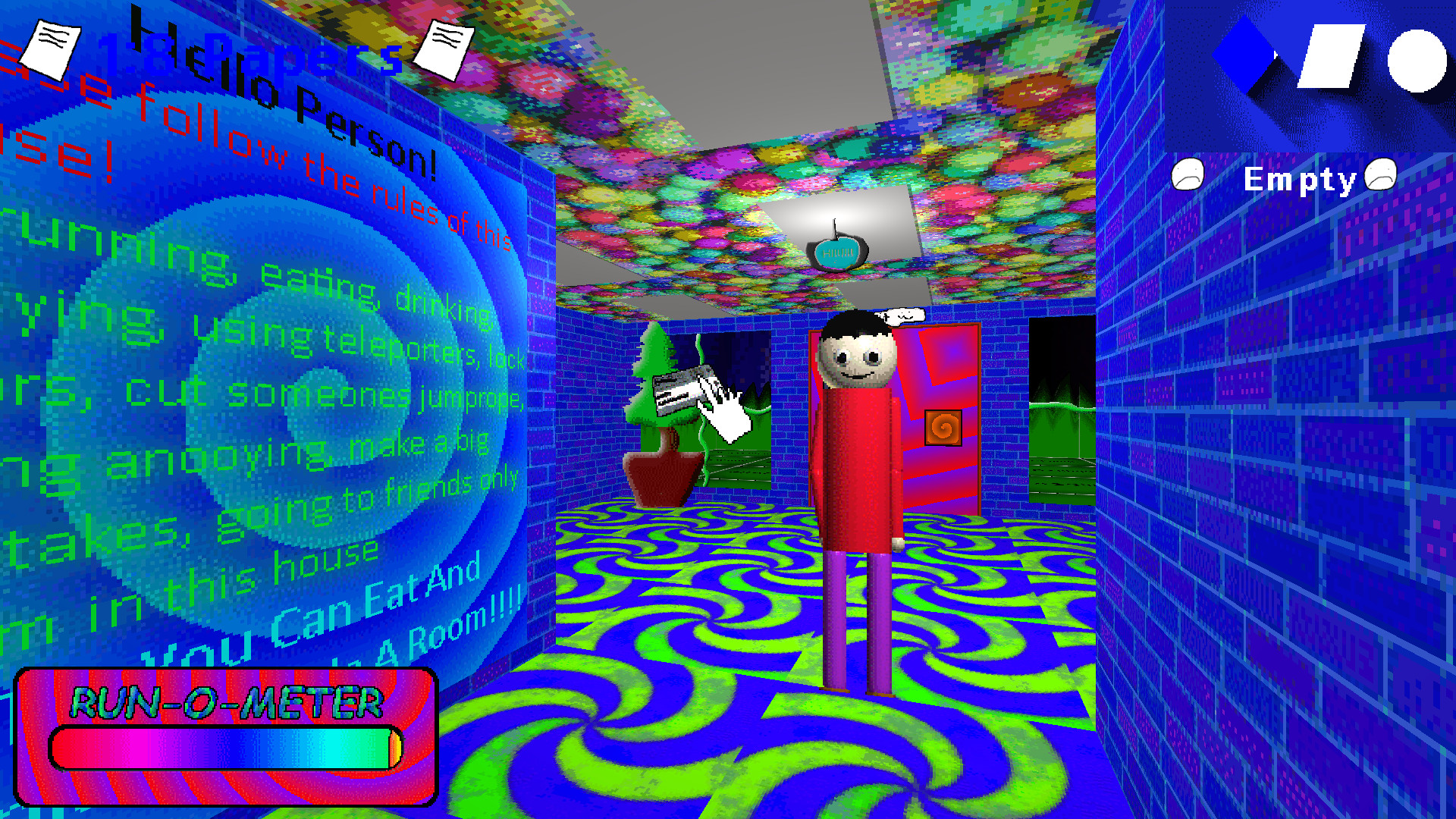Click the RUN-O-METER title label

(x=226, y=702)
